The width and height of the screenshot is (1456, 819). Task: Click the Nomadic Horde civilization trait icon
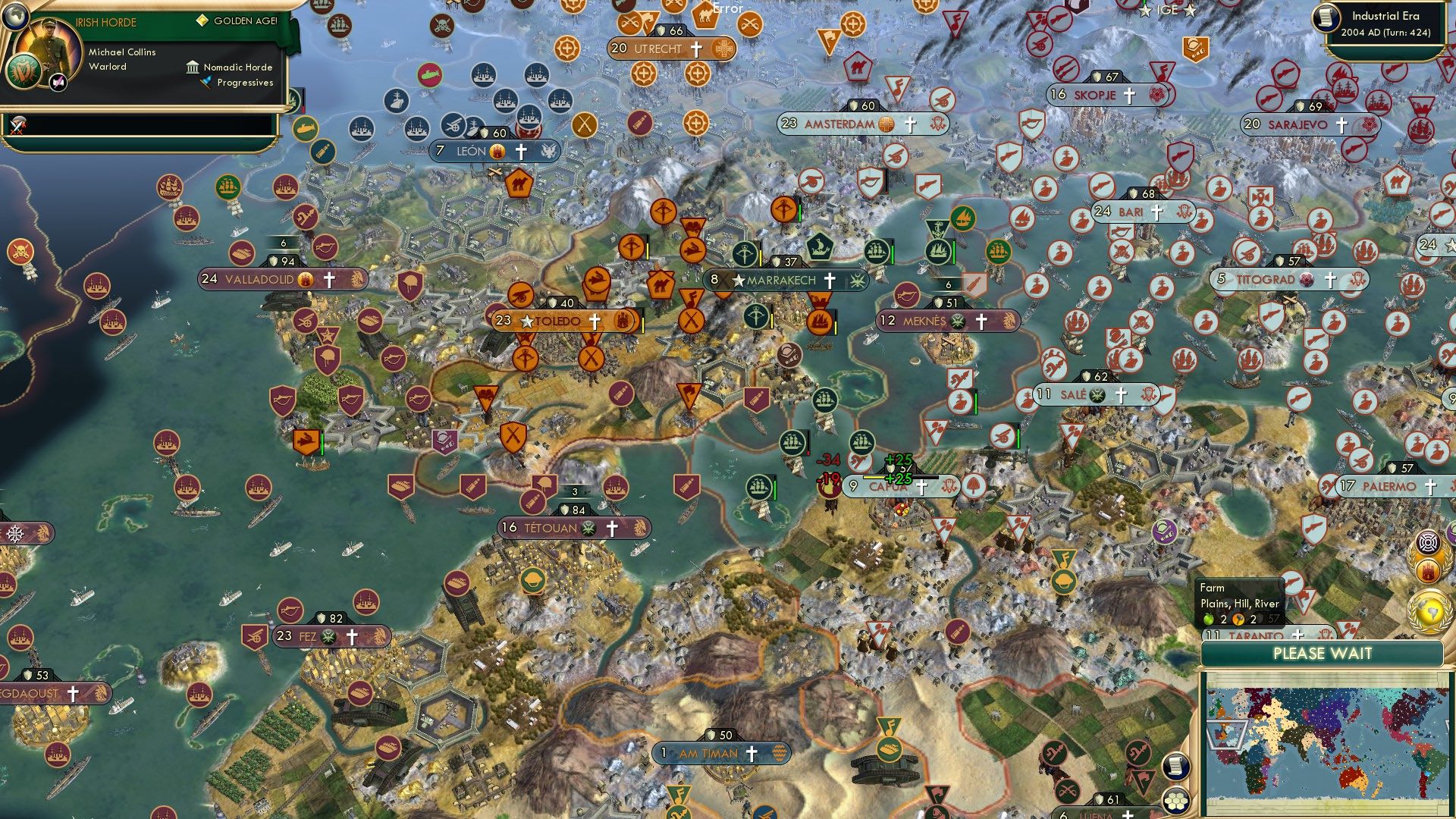[x=193, y=67]
